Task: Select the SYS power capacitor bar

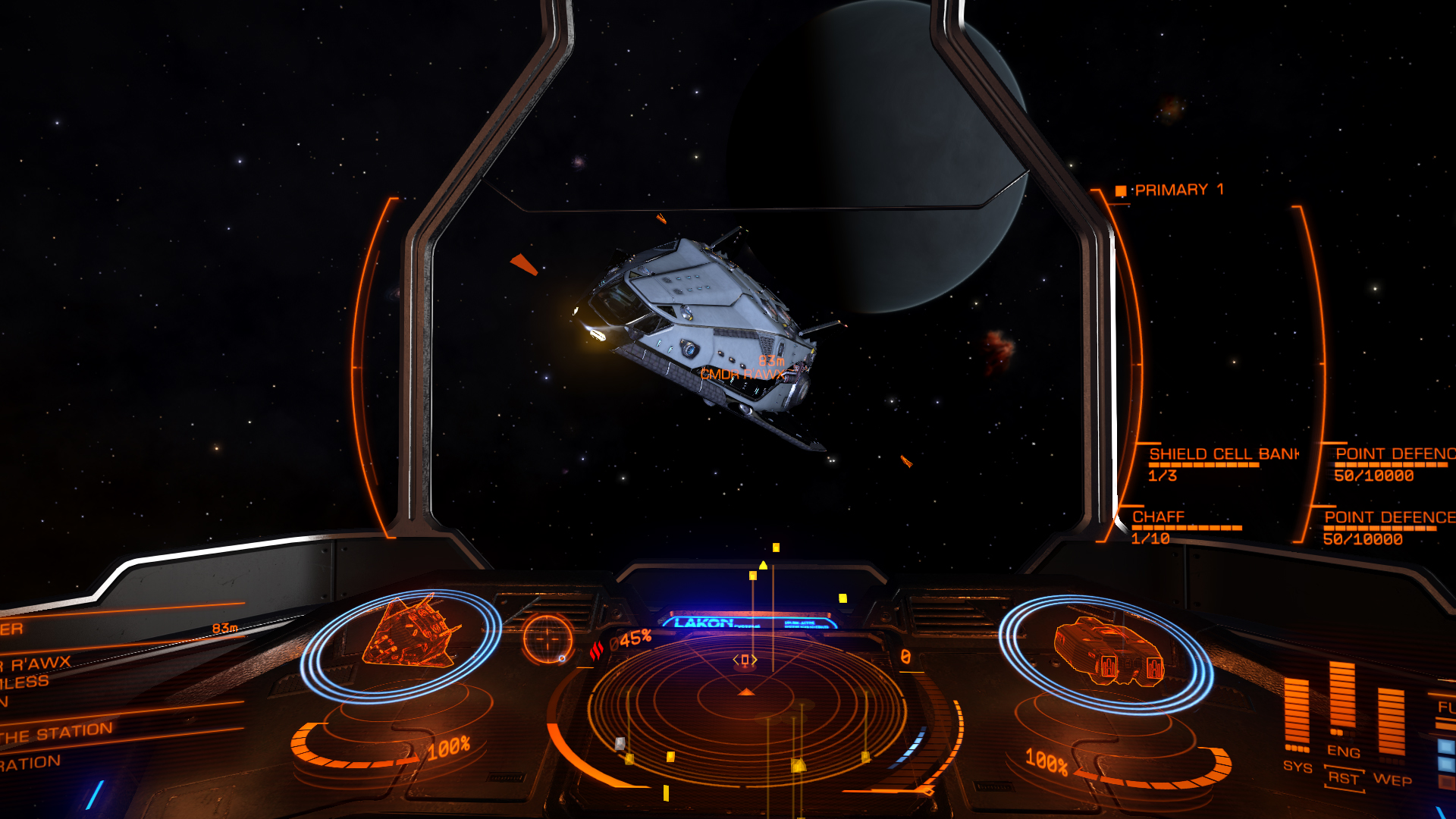Action: pos(1296,714)
